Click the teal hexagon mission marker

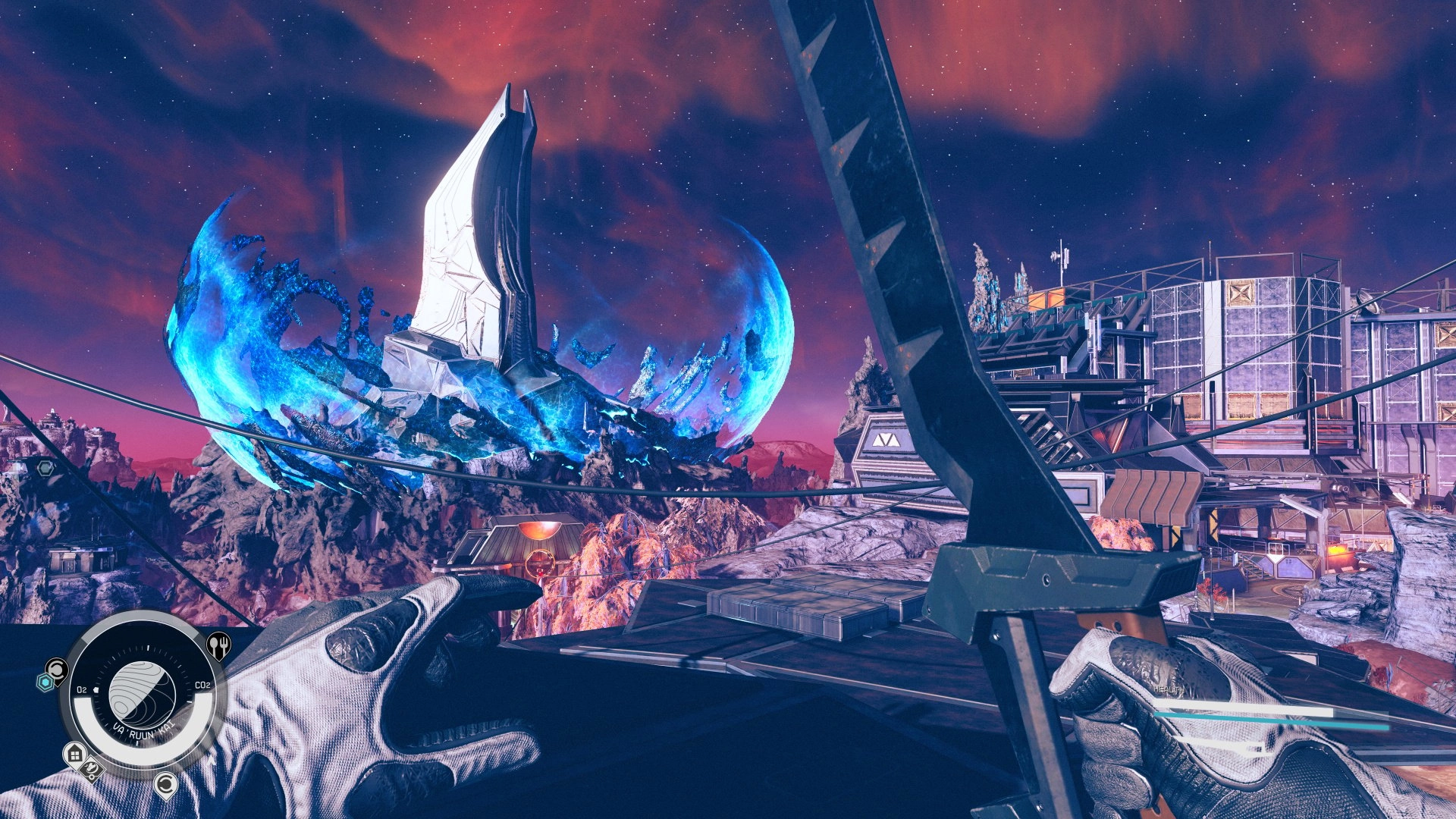46,682
